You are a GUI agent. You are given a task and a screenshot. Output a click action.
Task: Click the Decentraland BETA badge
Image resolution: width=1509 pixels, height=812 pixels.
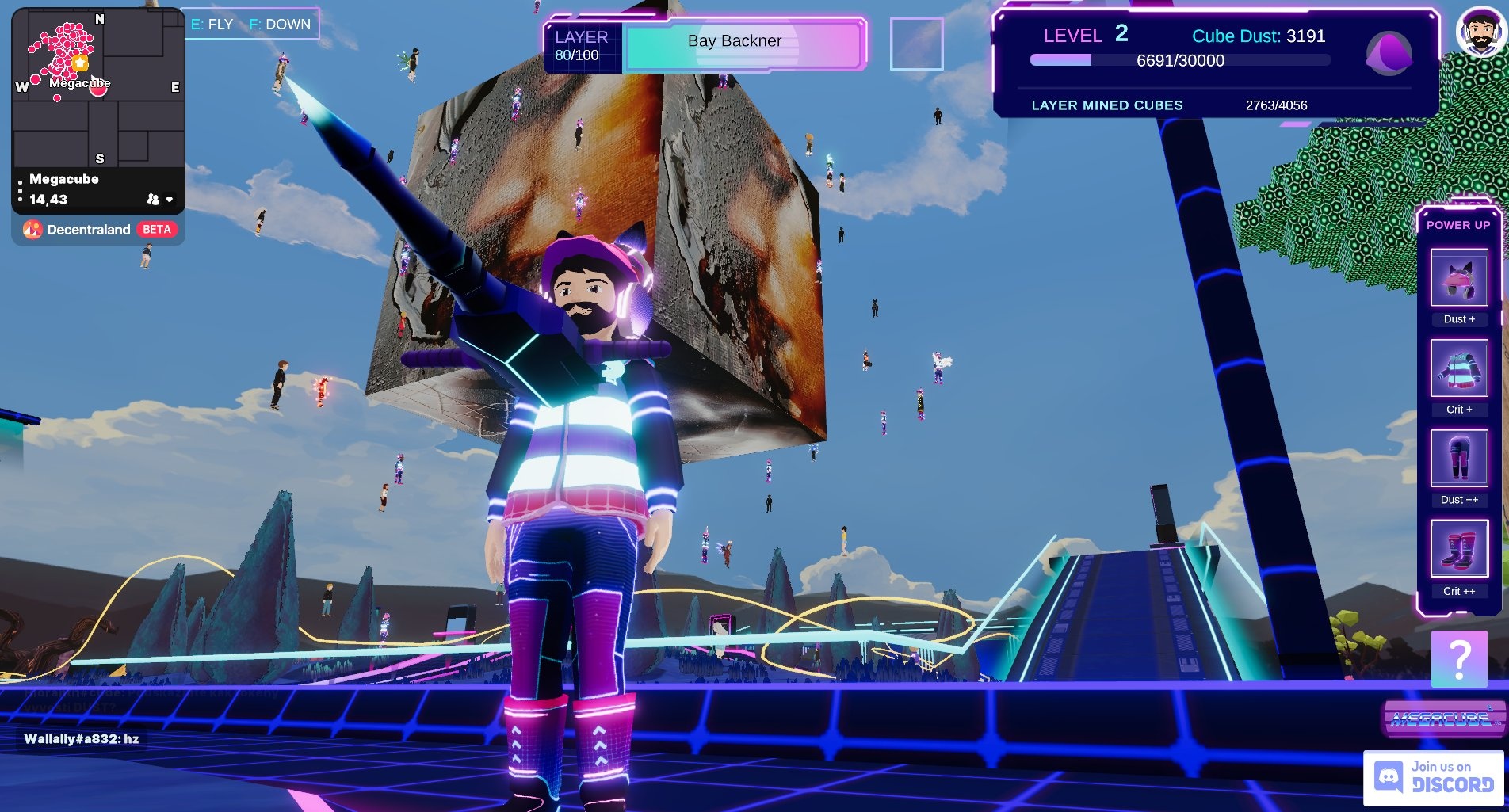[156, 230]
